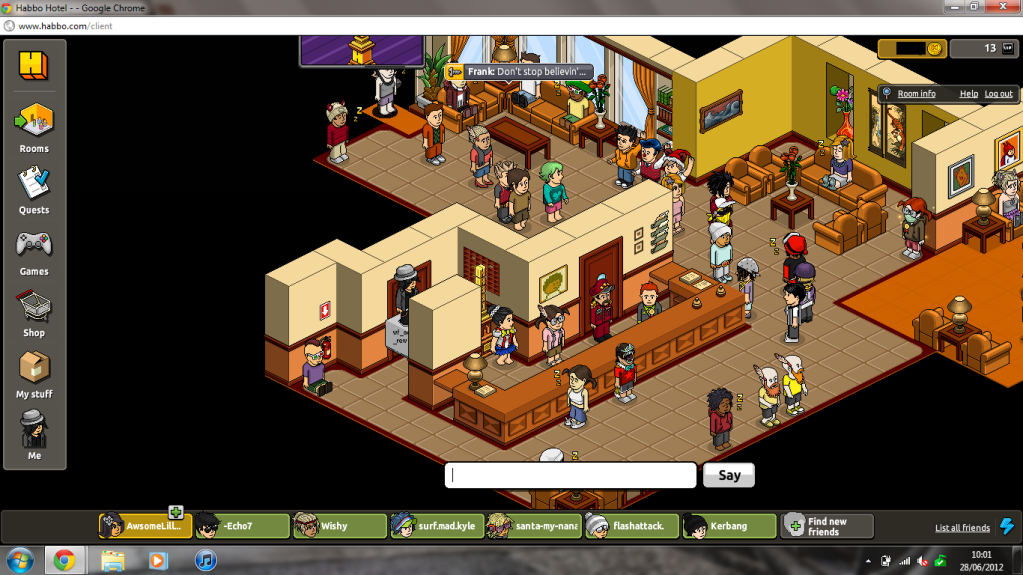Click the Say button

(729, 475)
